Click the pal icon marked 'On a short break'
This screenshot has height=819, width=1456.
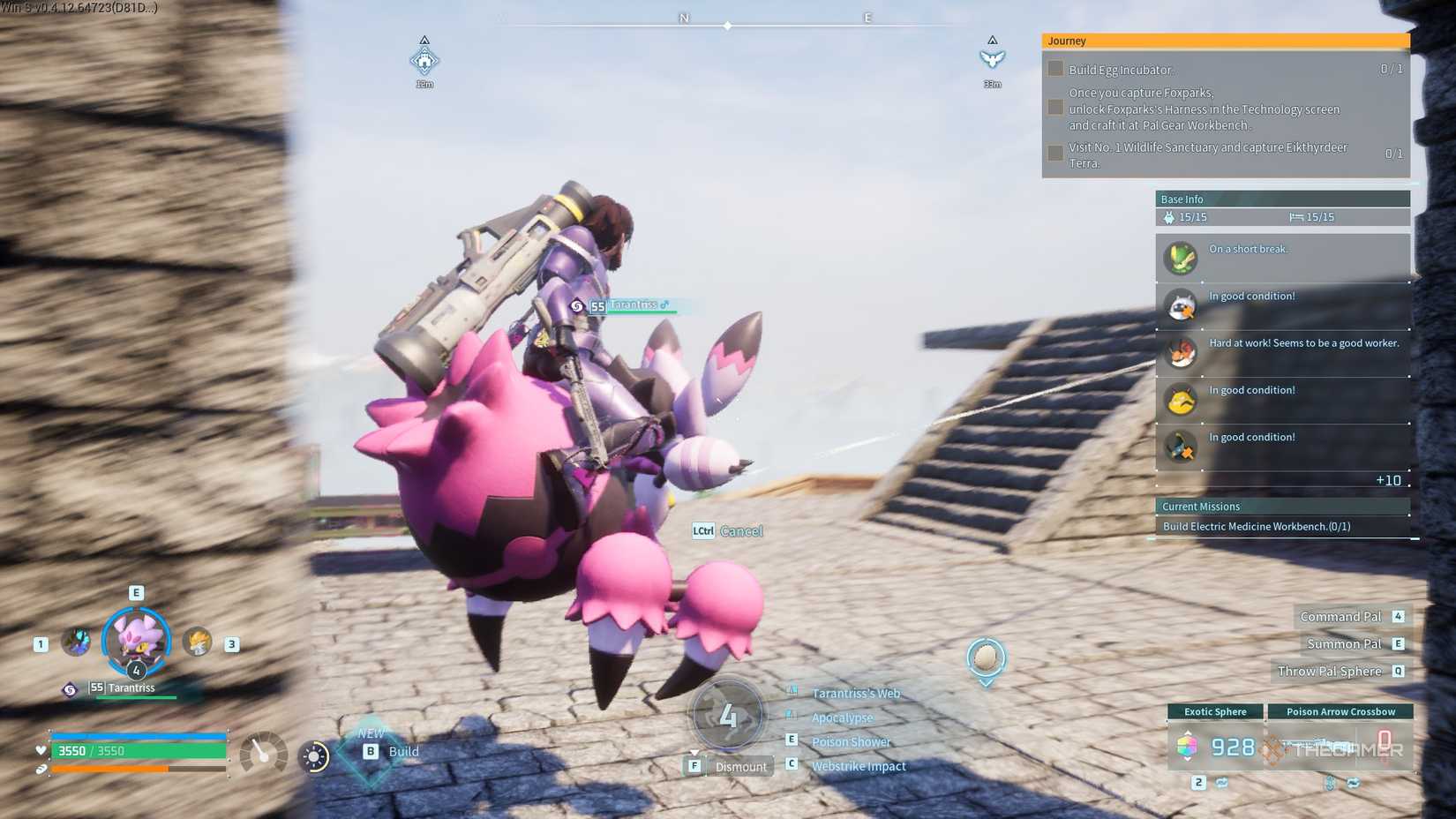pyautogui.click(x=1180, y=259)
